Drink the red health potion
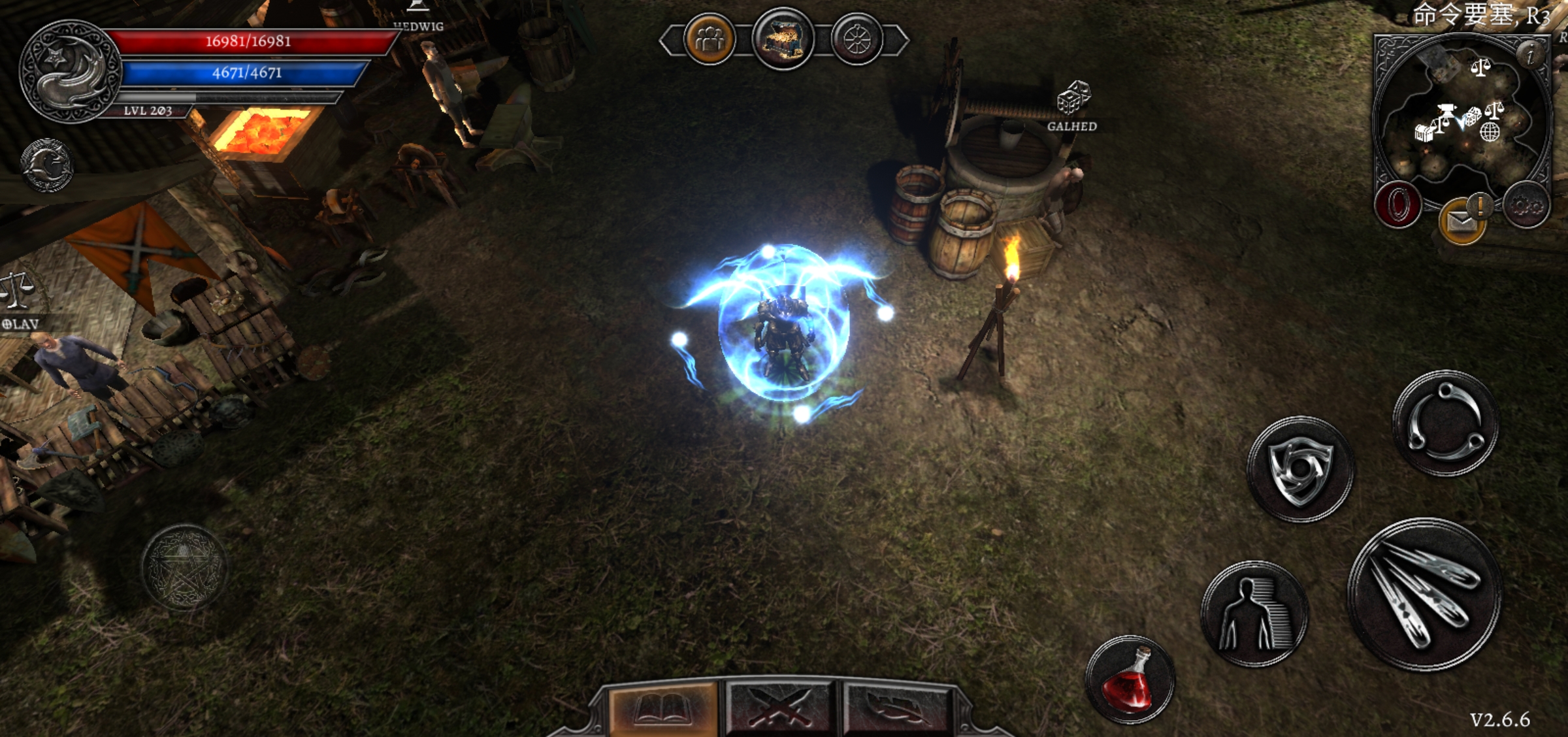1568x737 pixels. 1130,681
